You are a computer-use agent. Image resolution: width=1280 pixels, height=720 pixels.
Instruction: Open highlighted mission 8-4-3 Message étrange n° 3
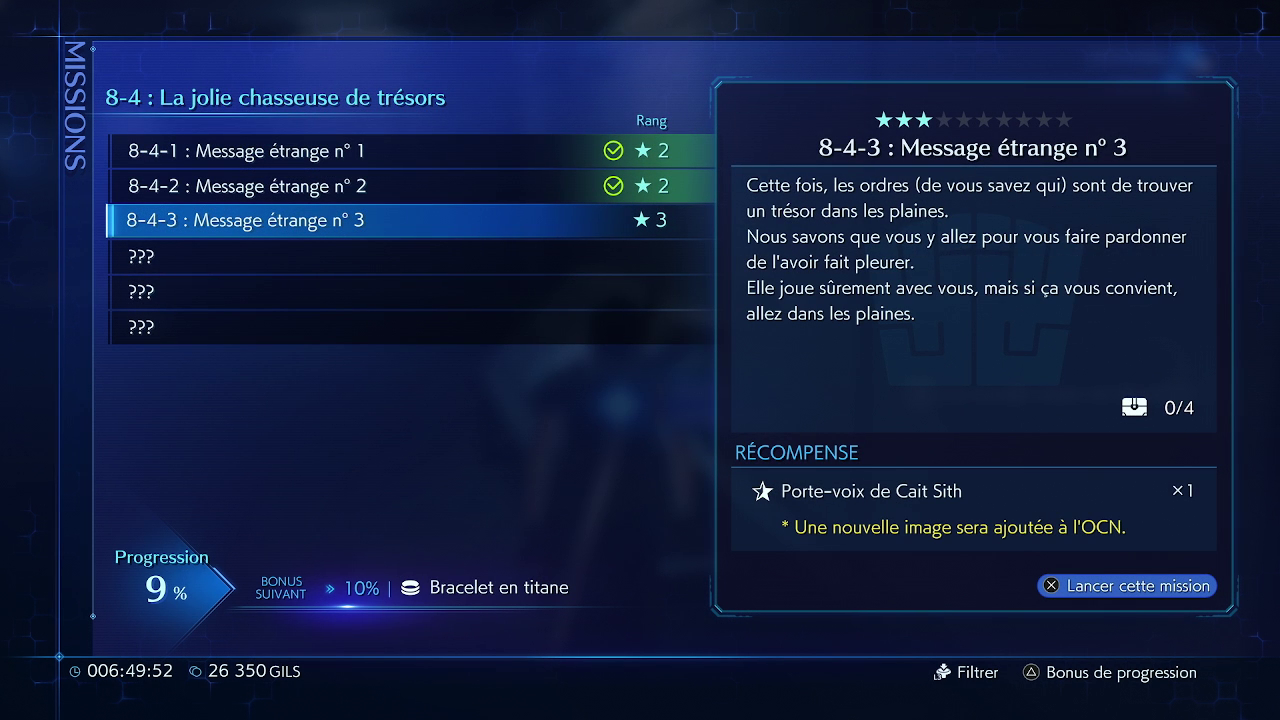tap(400, 220)
